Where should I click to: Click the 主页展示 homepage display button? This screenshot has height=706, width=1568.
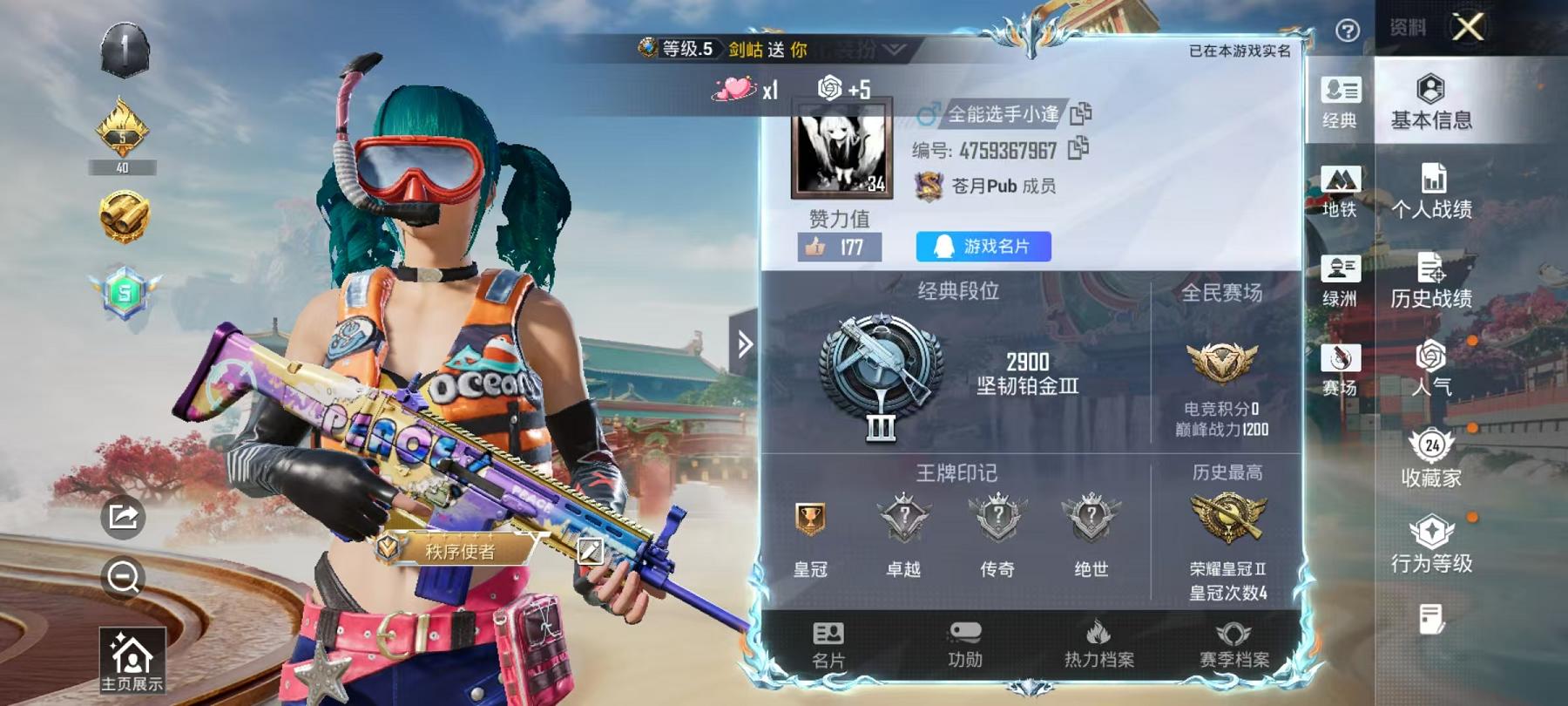[132, 658]
